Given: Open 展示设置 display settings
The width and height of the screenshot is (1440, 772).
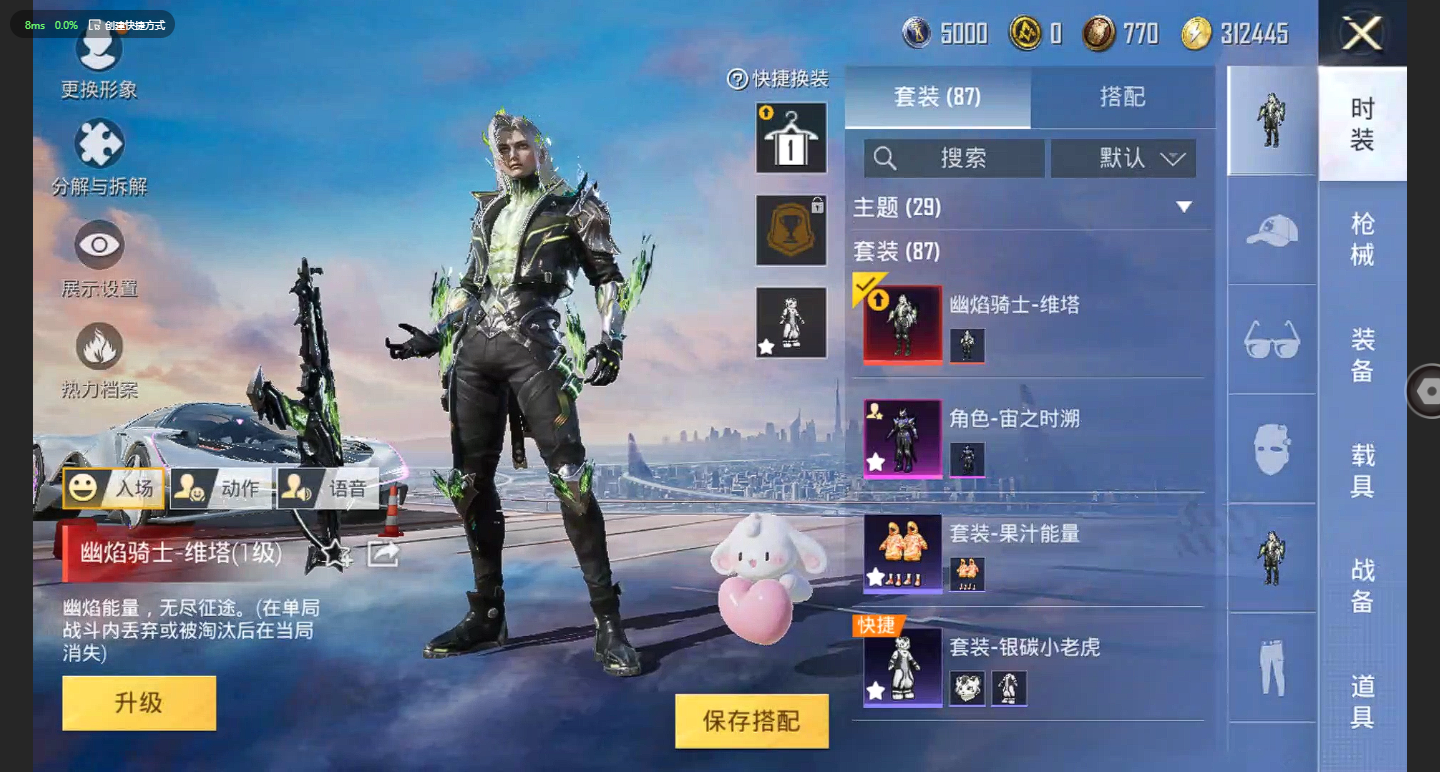Looking at the screenshot, I should [99, 258].
